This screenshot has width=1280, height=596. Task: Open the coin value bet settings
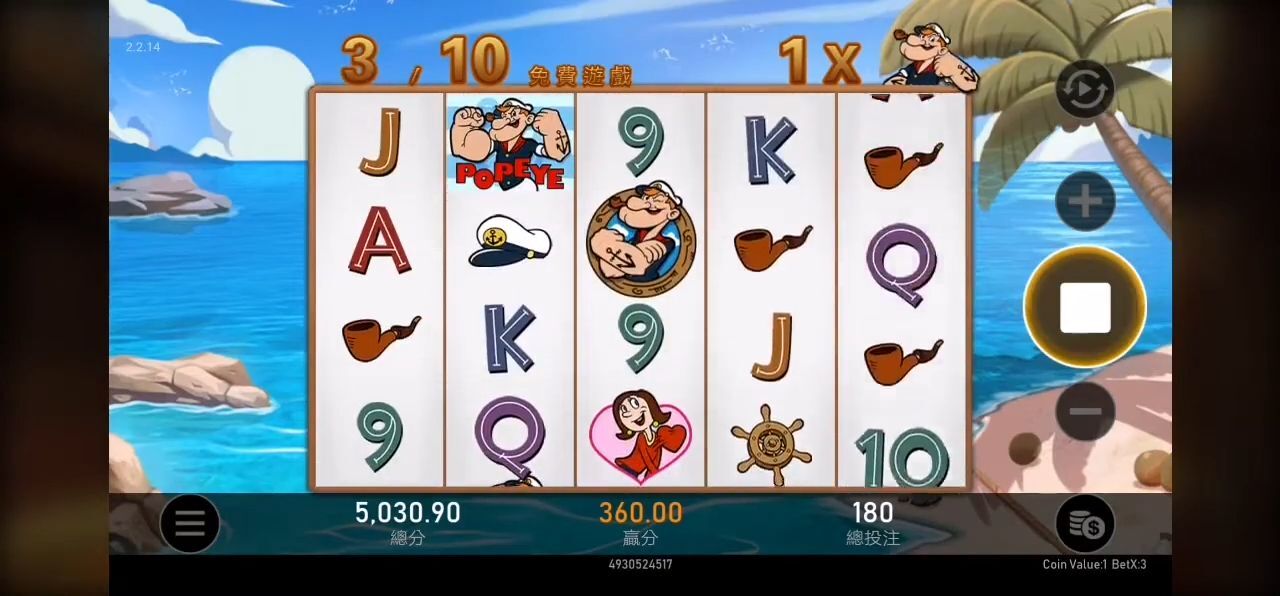tap(1085, 523)
